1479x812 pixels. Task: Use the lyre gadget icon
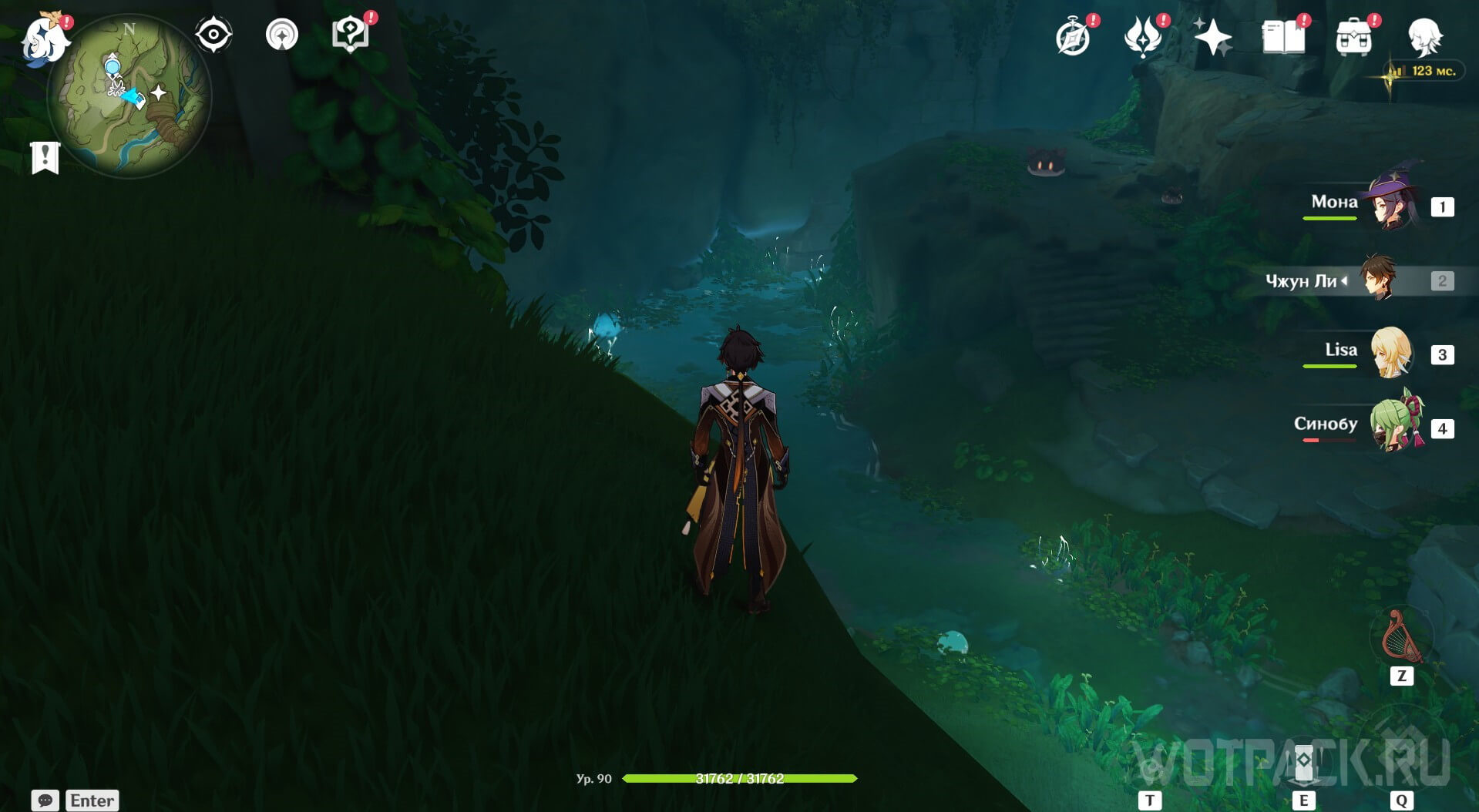coord(1402,637)
